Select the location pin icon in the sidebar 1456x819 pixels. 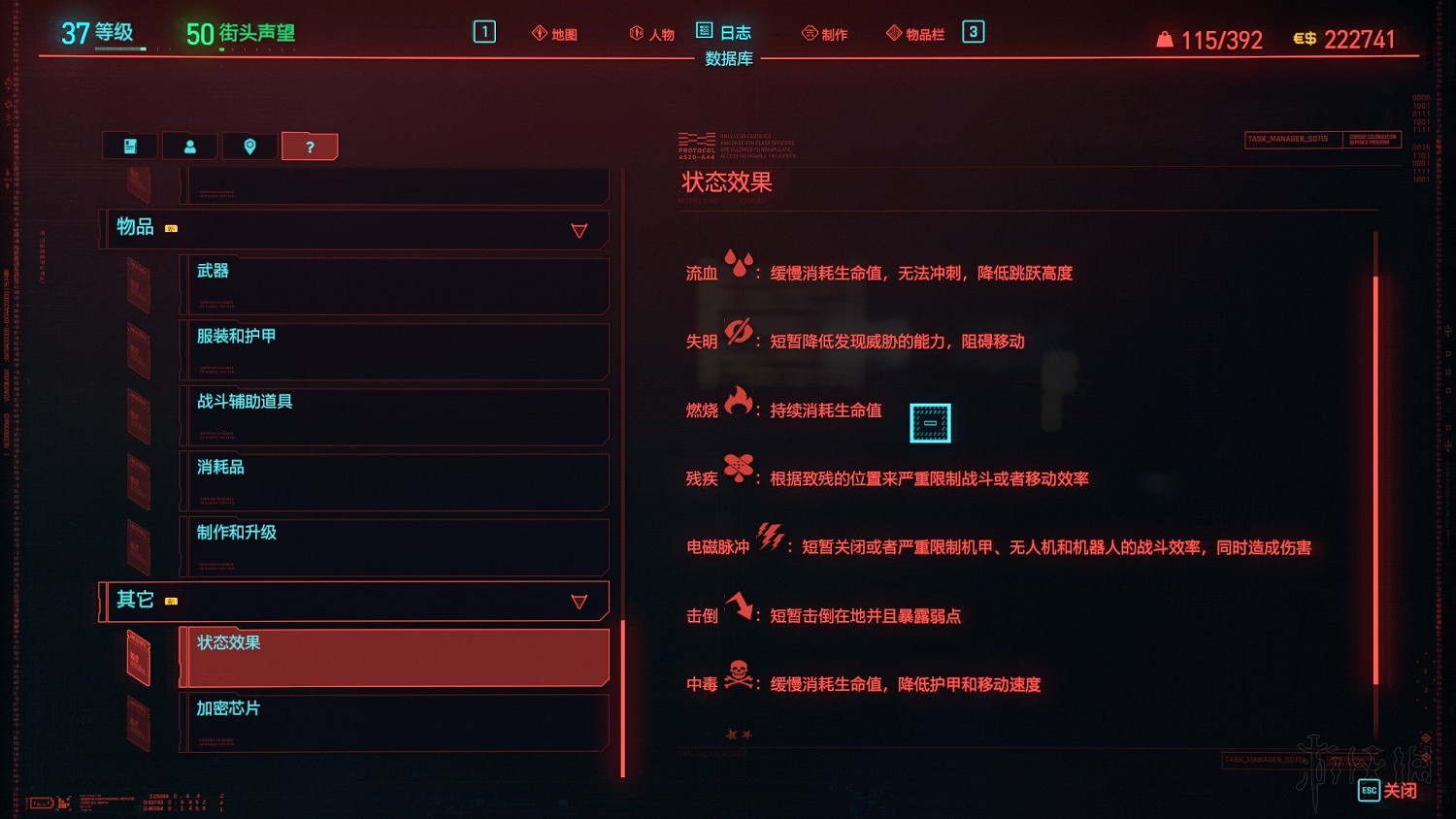(250, 146)
